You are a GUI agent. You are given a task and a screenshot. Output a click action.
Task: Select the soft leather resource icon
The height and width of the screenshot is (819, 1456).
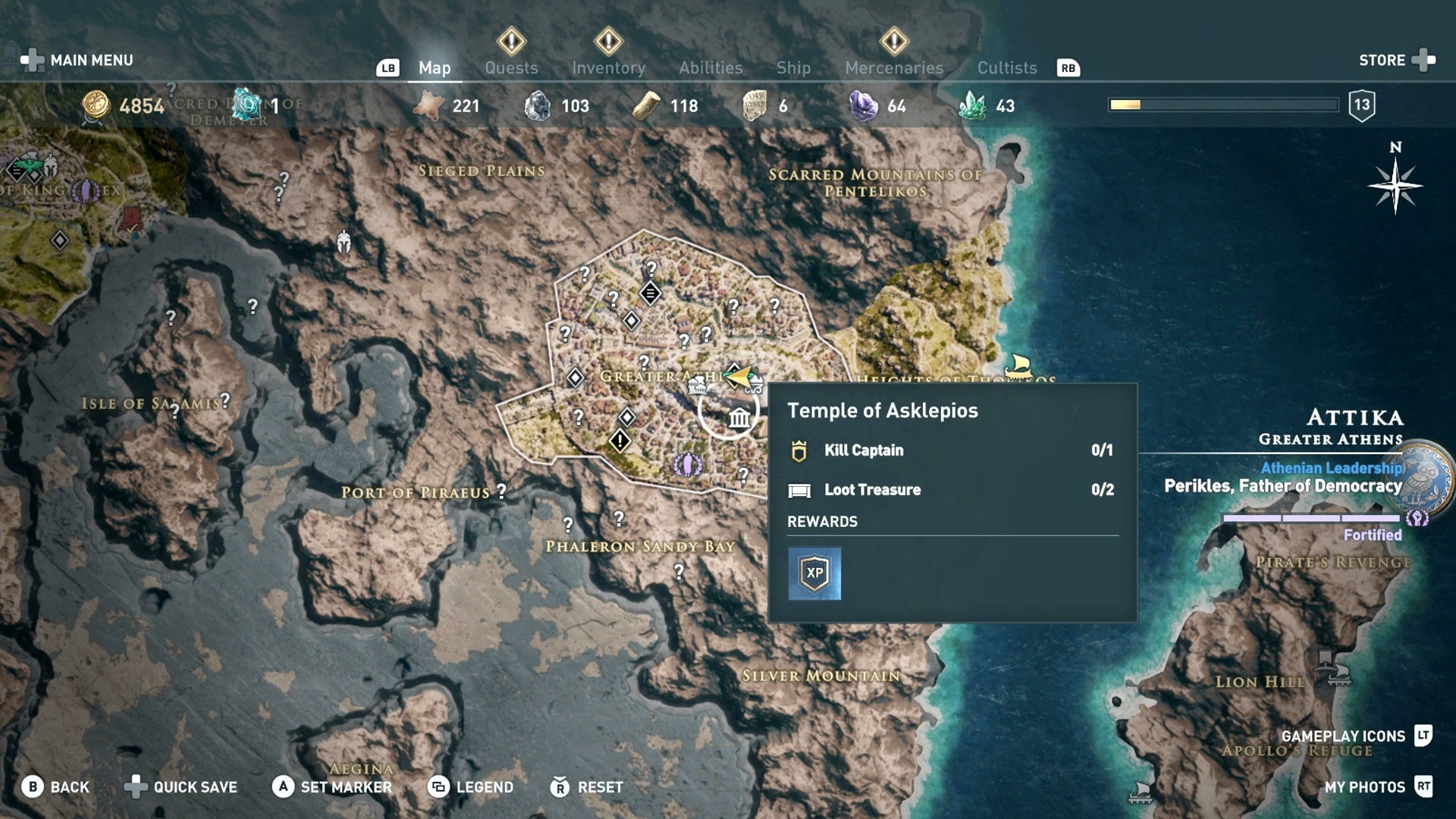tap(429, 105)
